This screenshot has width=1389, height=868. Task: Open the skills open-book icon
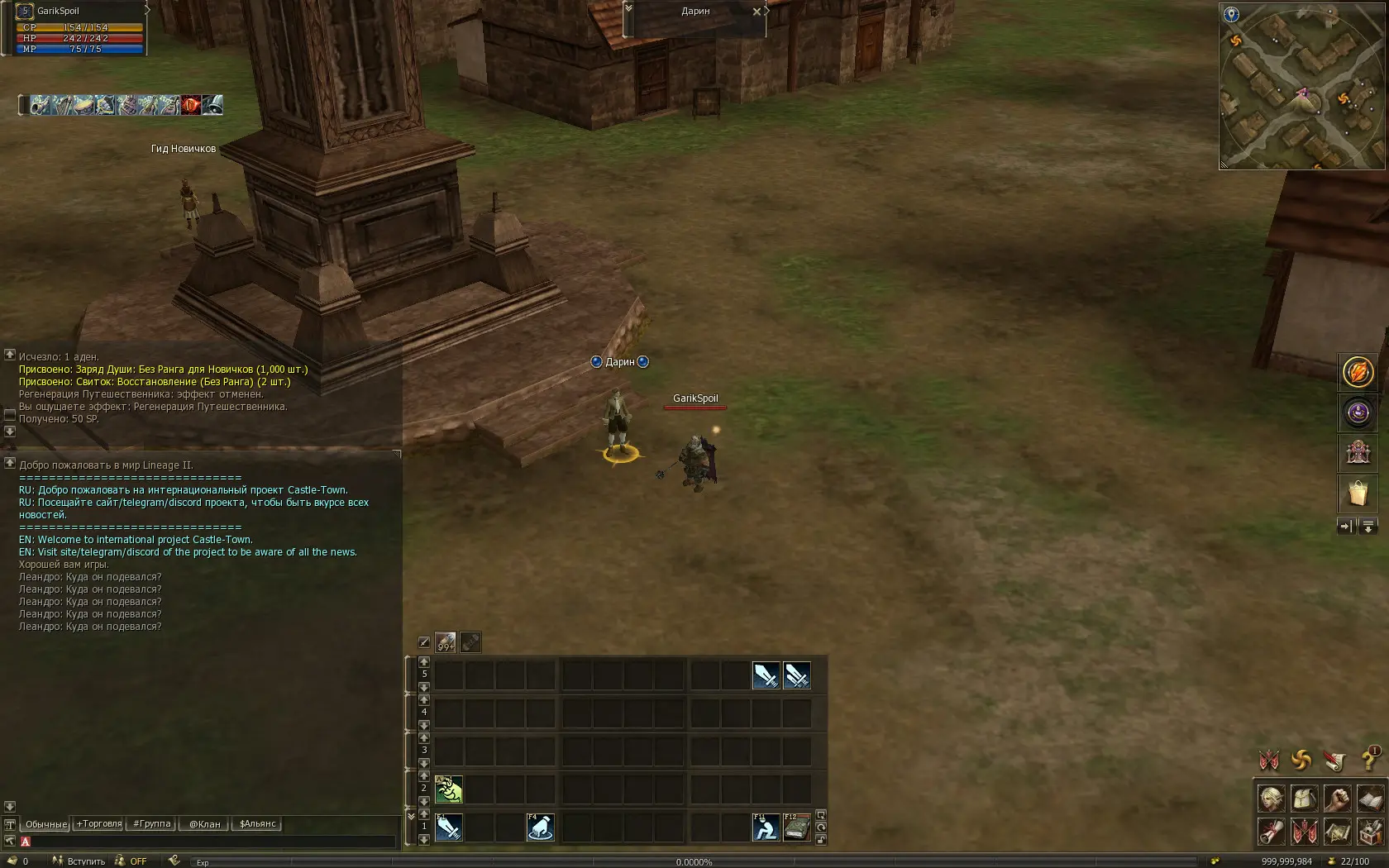1369,799
